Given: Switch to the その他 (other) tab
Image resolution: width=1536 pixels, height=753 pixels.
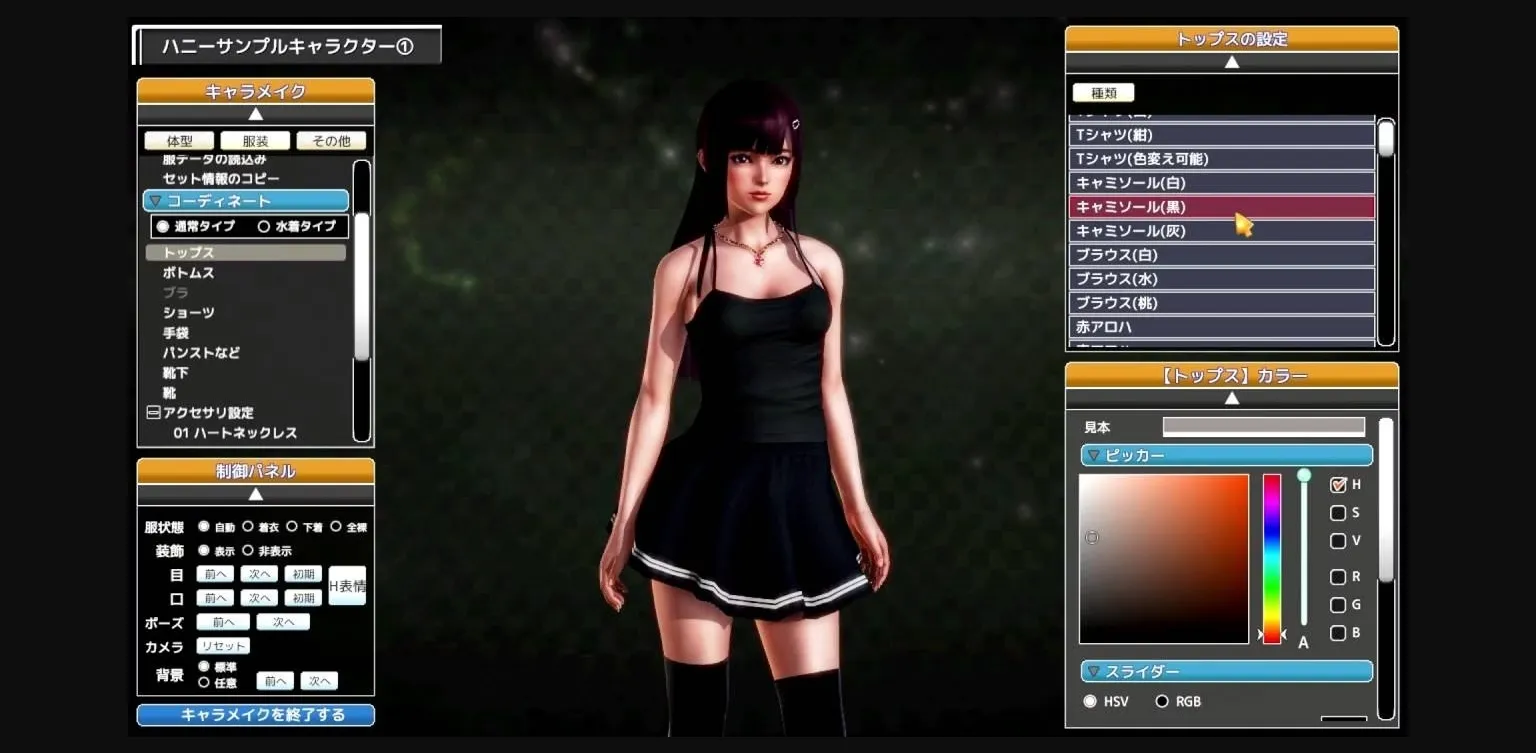Looking at the screenshot, I should pyautogui.click(x=331, y=140).
